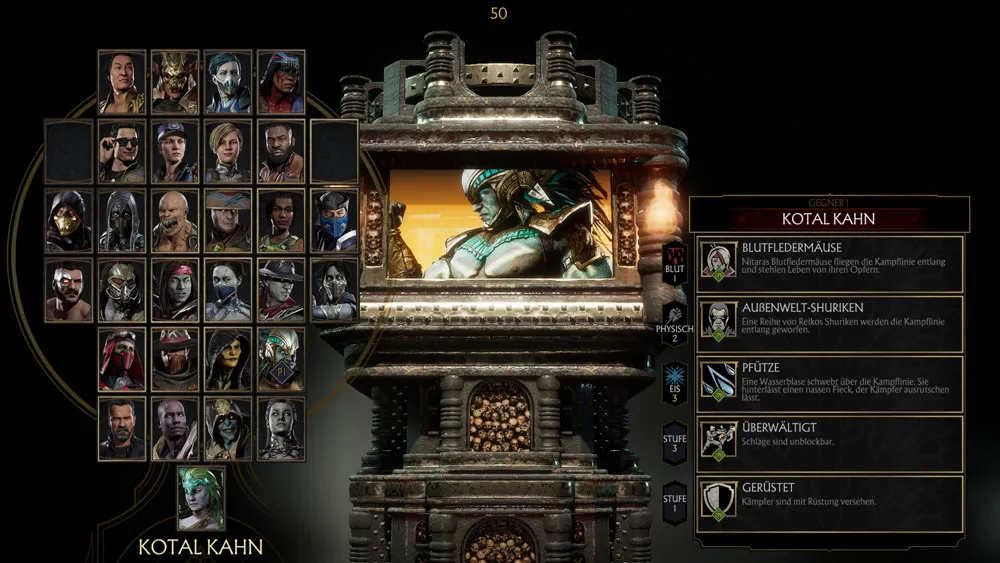
Task: Choose Jax Briggs with the beard
Action: [x=281, y=152]
